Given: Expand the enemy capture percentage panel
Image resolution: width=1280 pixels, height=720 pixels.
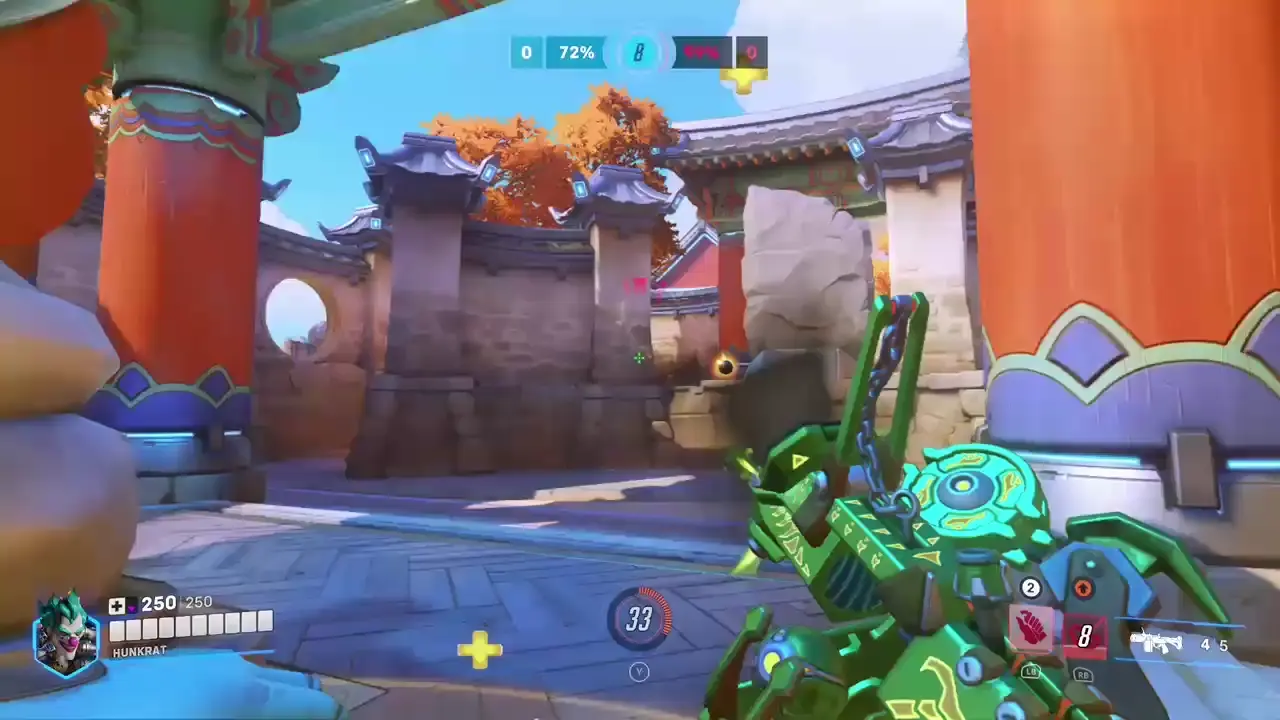Looking at the screenshot, I should 701,53.
